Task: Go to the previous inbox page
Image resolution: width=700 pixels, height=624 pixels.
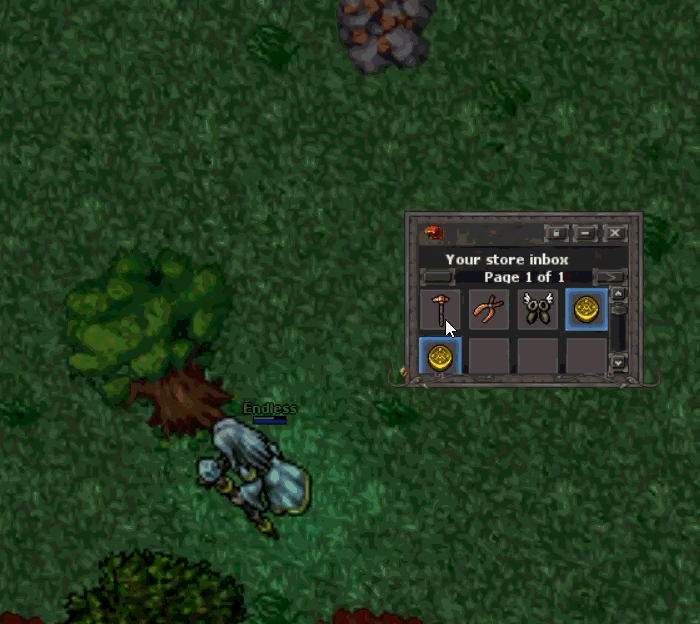Action: [438, 277]
